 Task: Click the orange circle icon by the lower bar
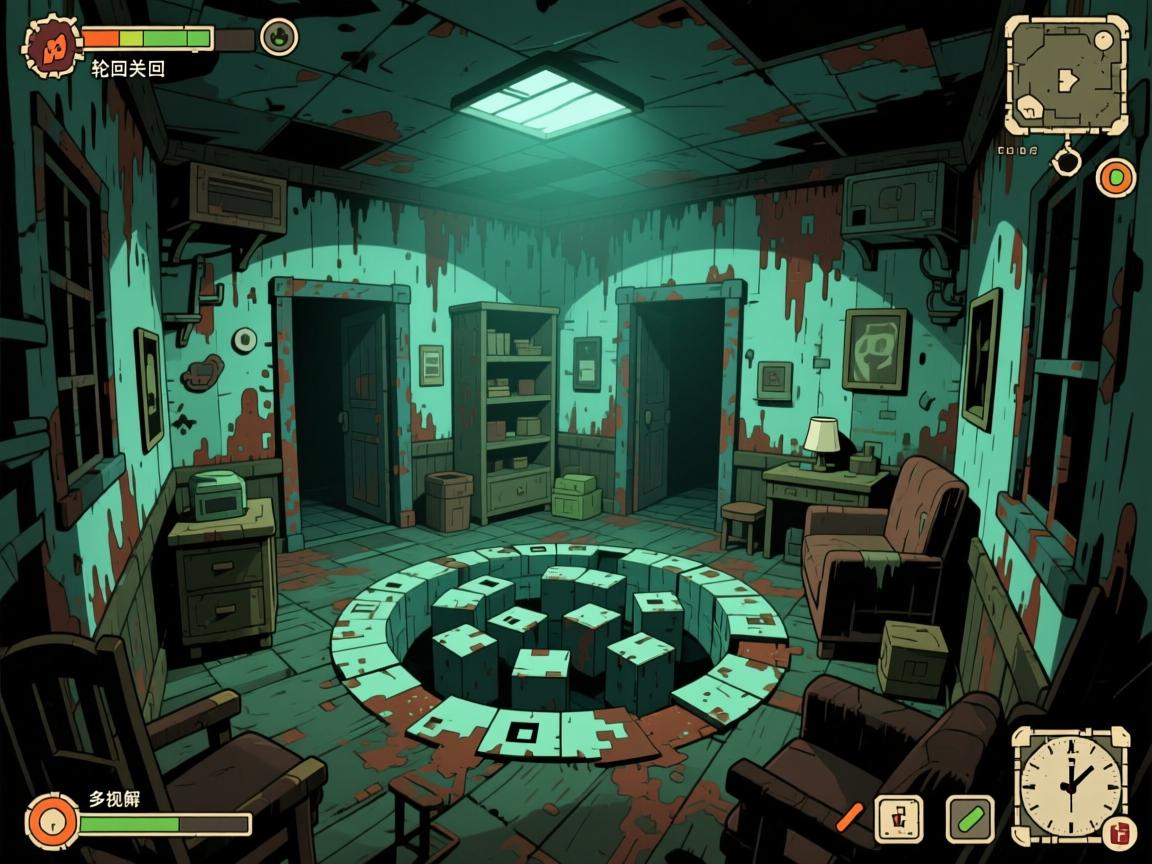[x=51, y=822]
